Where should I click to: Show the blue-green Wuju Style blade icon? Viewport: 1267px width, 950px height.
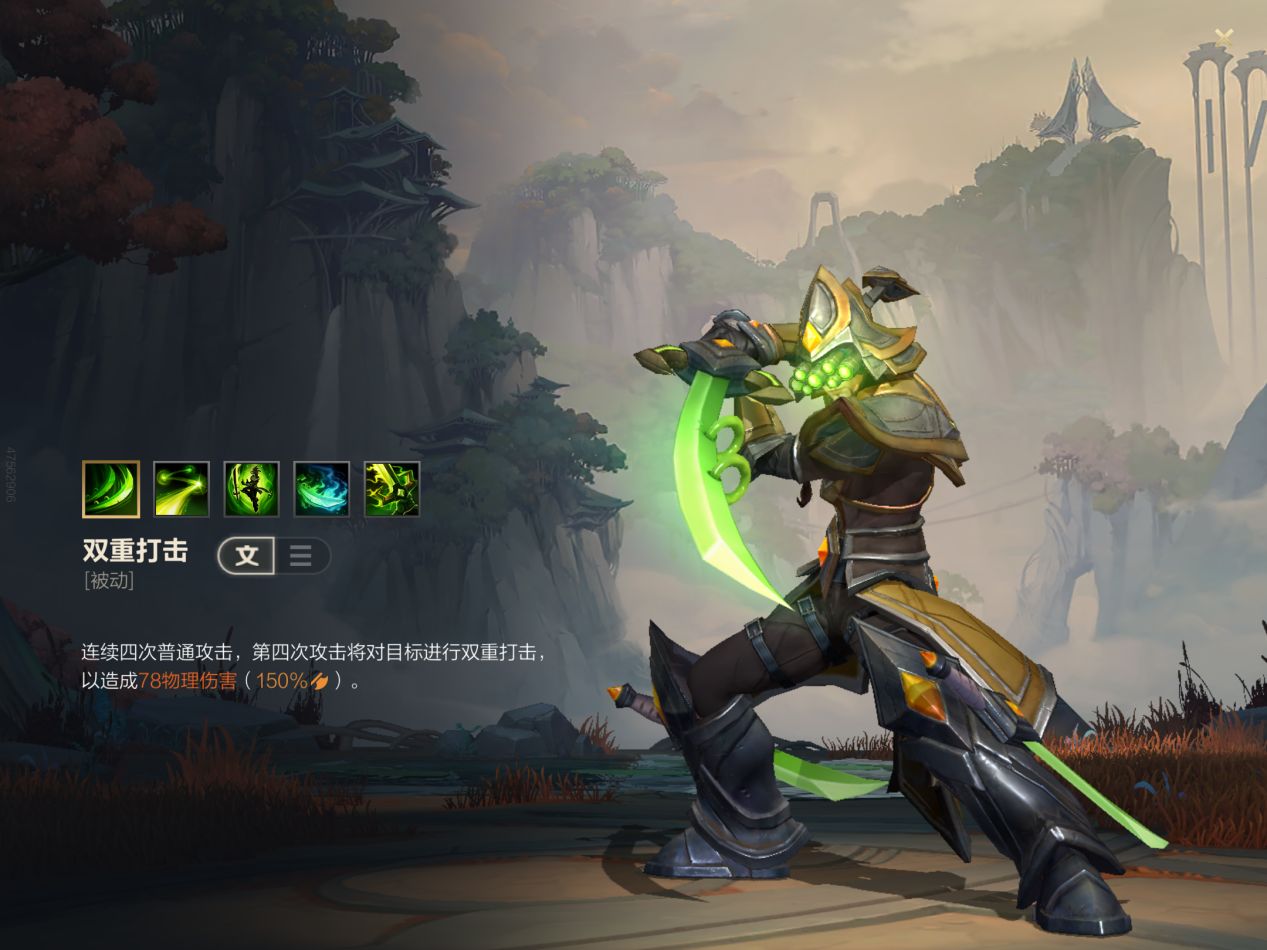(x=321, y=489)
